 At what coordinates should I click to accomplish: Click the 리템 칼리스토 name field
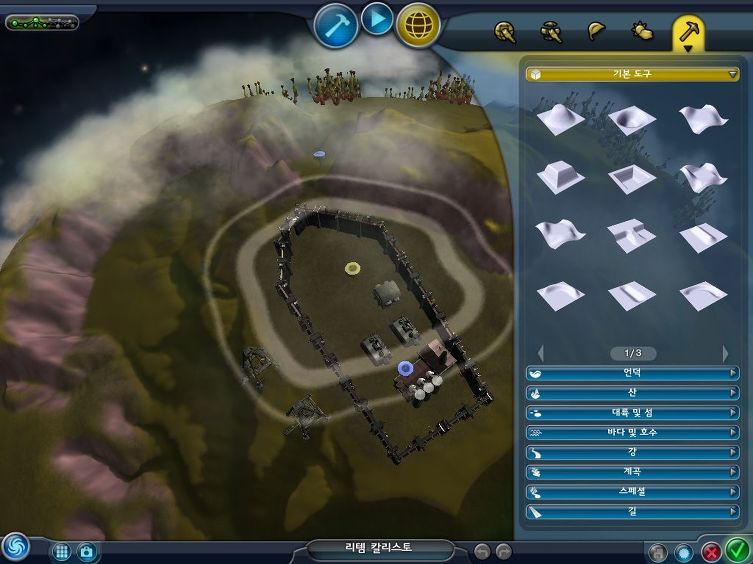[380, 548]
